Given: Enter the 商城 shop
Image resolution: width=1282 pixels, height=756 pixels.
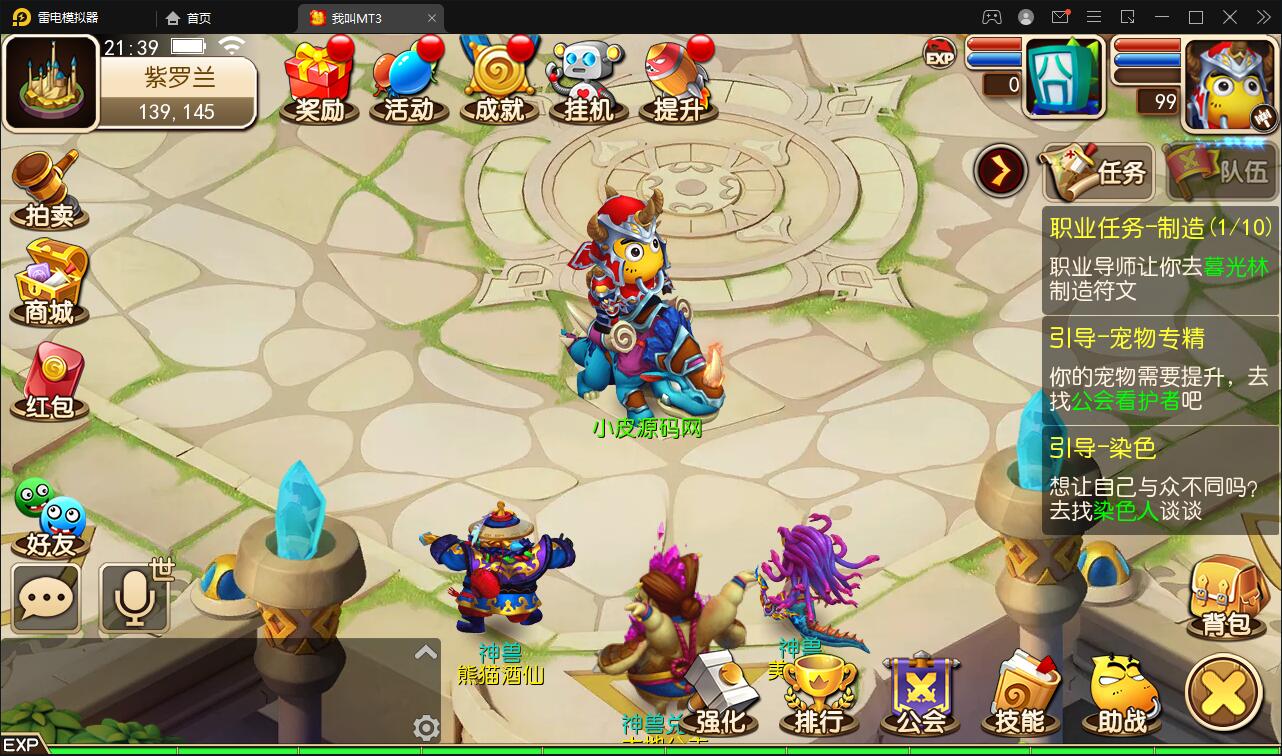Looking at the screenshot, I should coord(50,284).
